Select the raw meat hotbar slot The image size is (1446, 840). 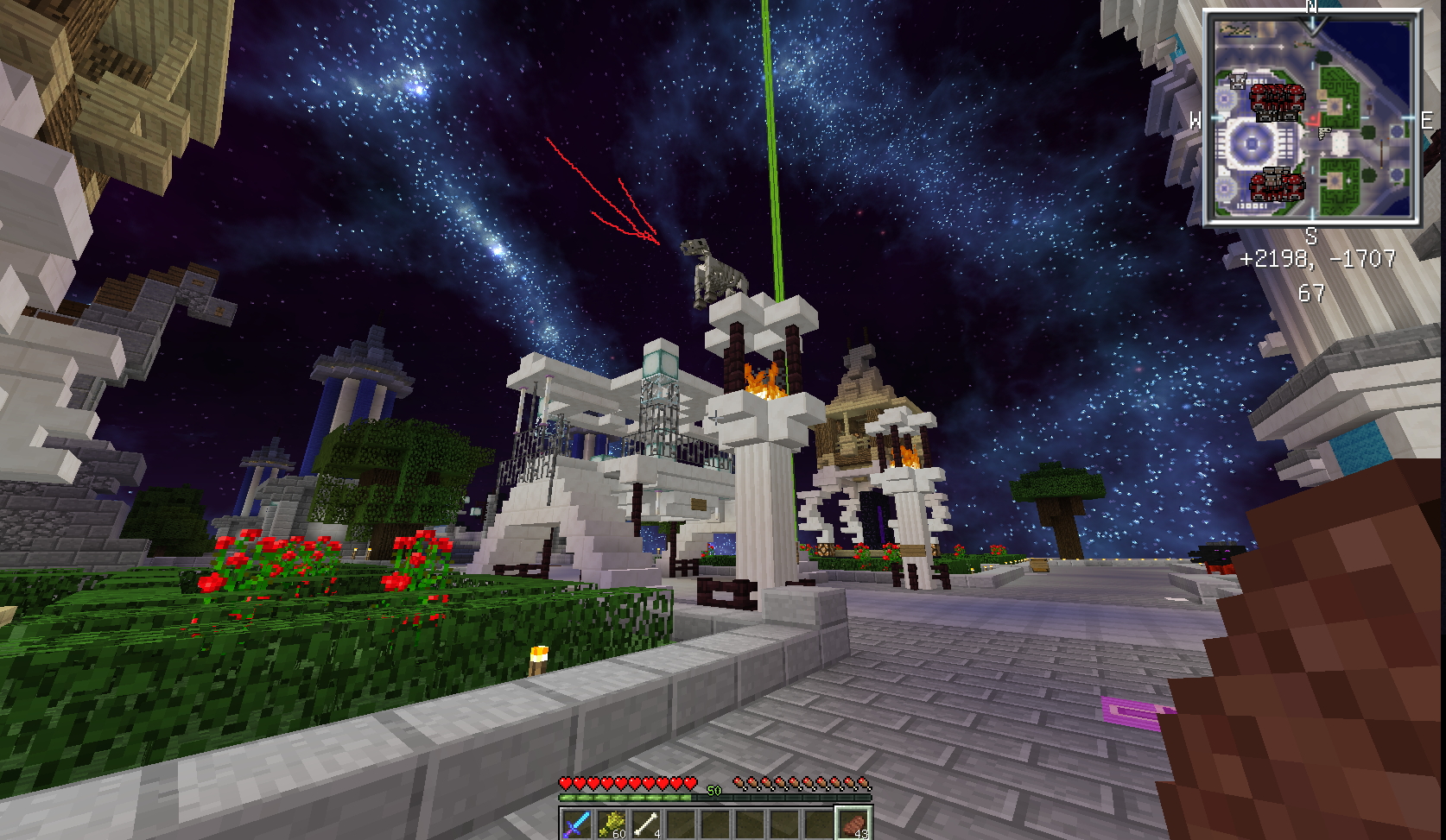click(x=853, y=824)
